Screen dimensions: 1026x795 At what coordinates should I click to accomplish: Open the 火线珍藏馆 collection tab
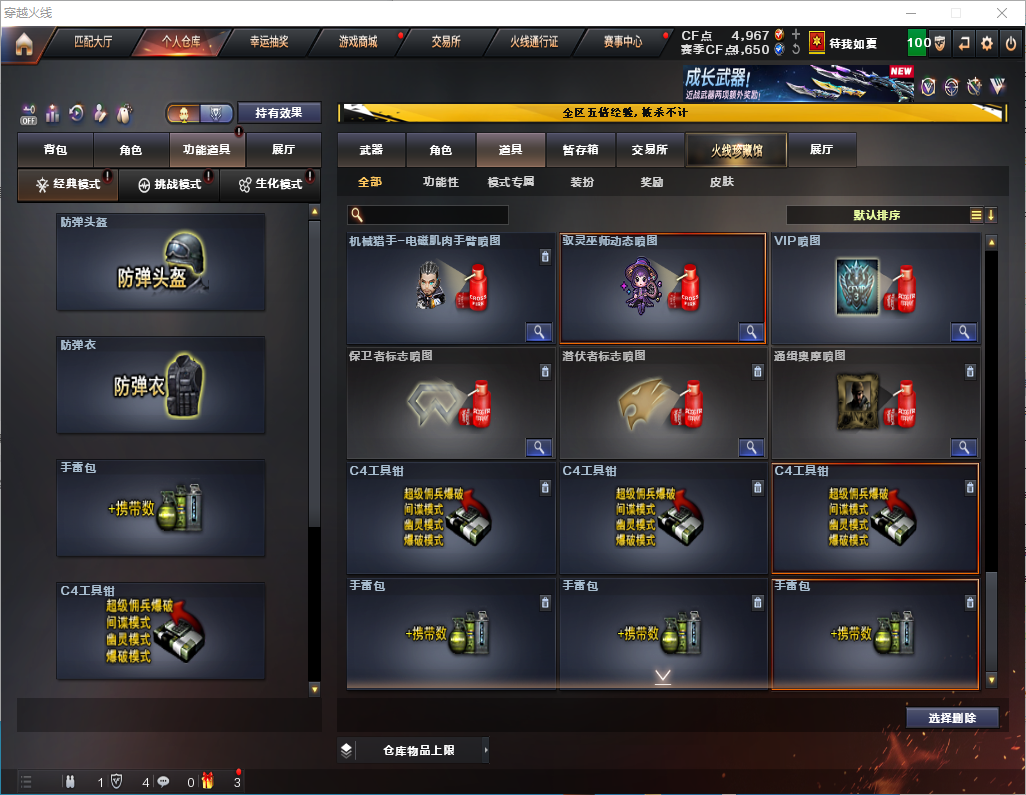[x=736, y=150]
